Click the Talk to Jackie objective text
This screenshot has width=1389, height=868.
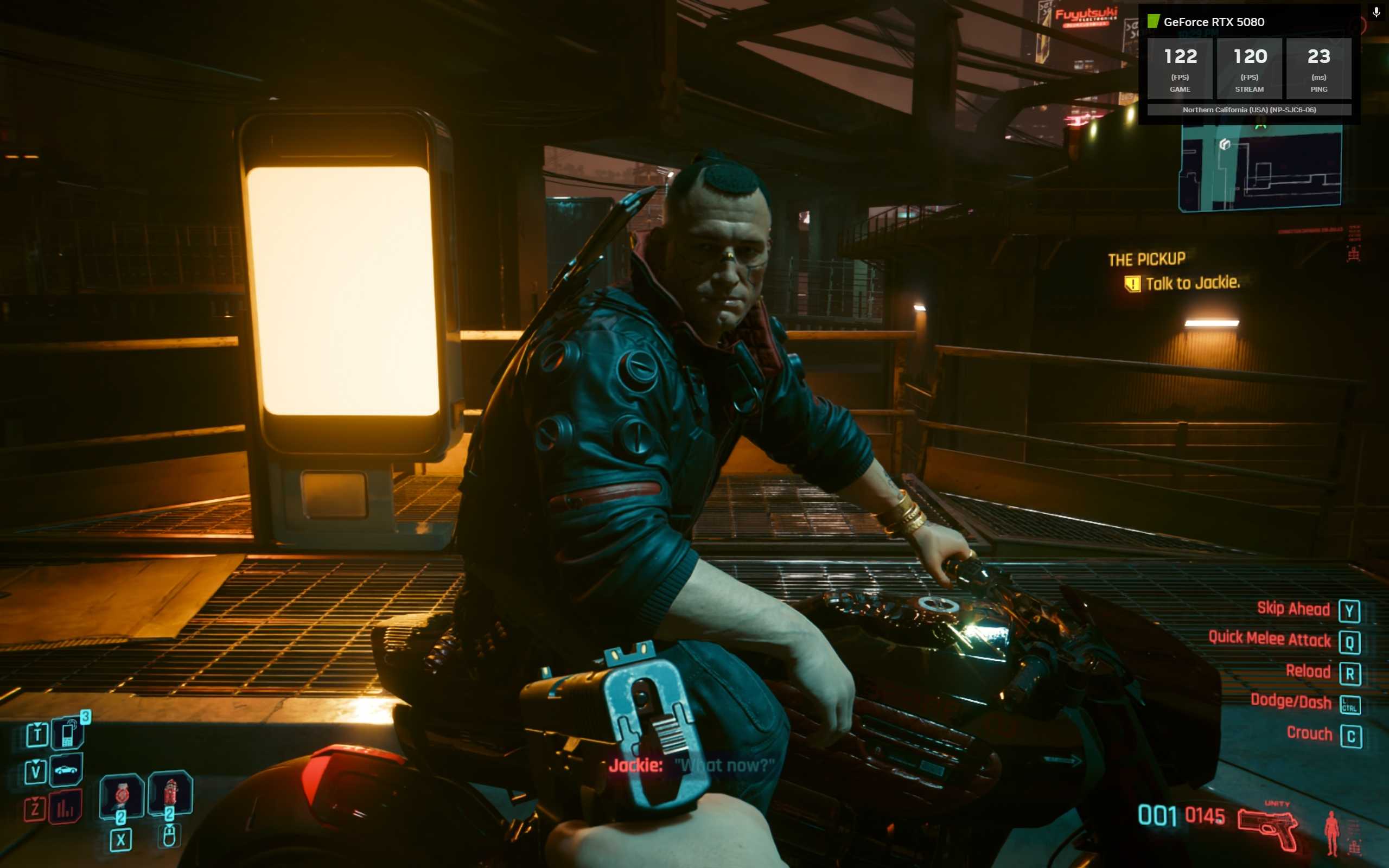pyautogui.click(x=1197, y=283)
